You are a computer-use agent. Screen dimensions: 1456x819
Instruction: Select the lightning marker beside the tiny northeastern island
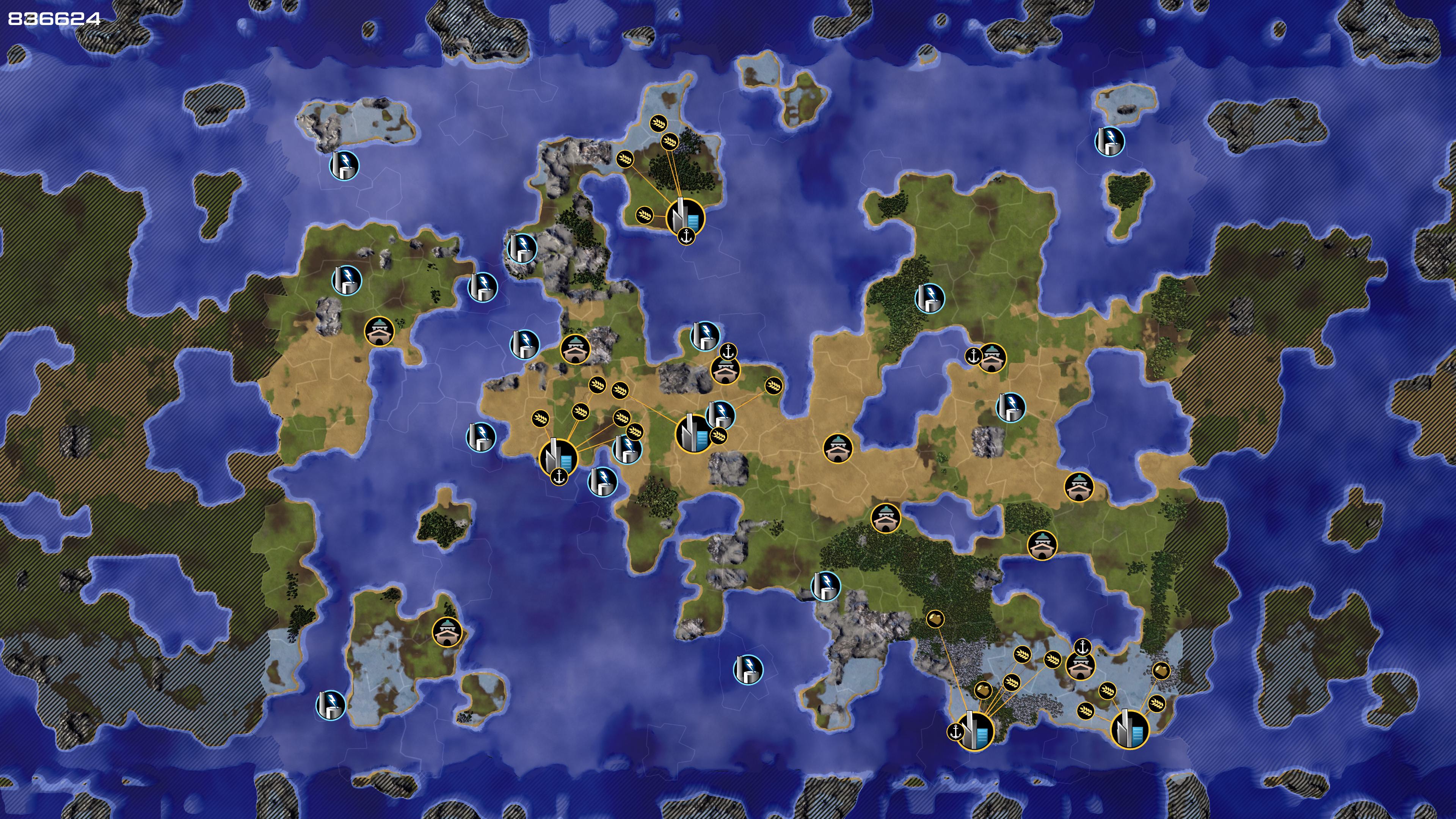1109,141
